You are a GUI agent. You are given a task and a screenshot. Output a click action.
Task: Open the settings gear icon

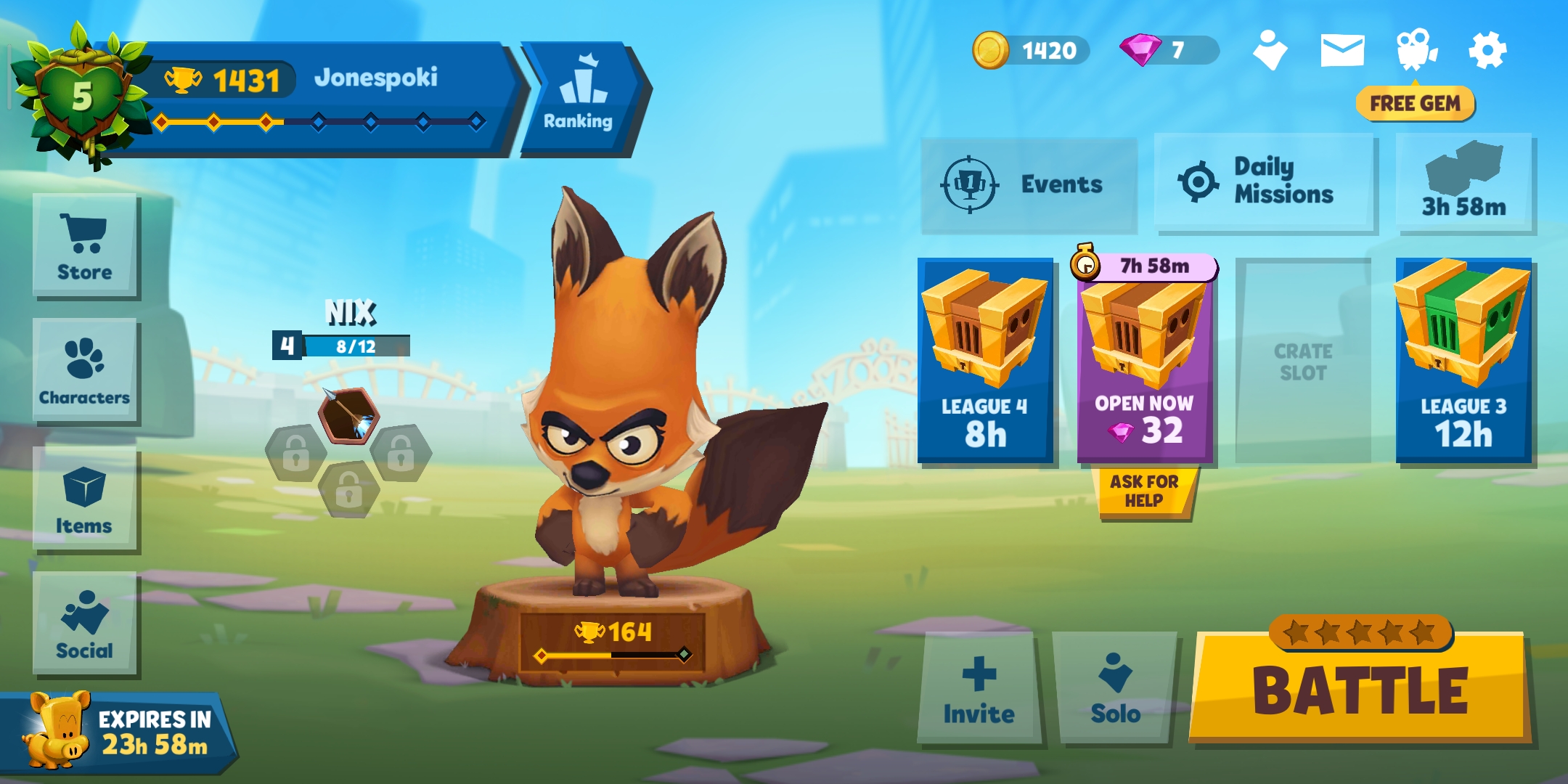point(1487,51)
